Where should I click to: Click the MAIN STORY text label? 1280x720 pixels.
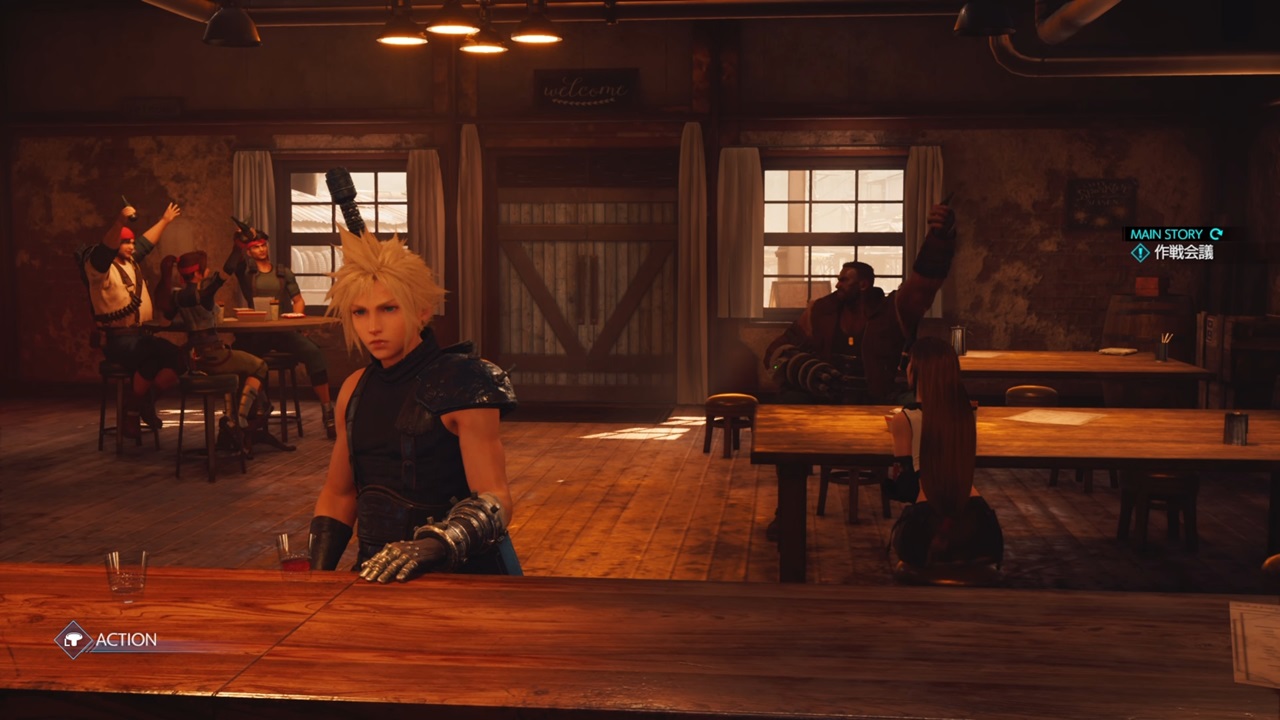[x=1165, y=233]
